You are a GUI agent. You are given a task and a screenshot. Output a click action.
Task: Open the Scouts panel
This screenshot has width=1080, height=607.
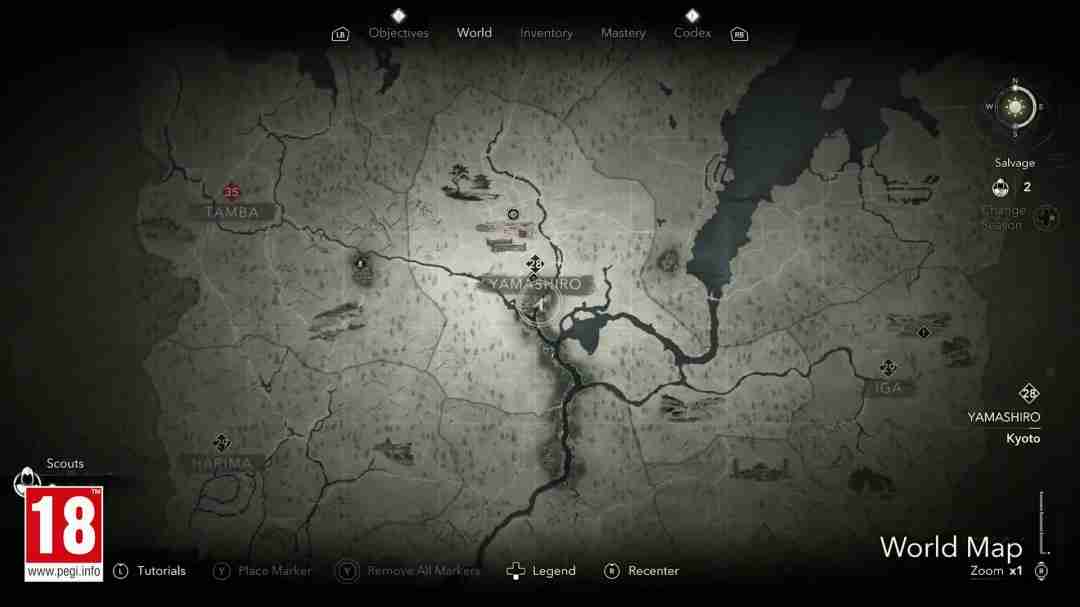pos(65,464)
